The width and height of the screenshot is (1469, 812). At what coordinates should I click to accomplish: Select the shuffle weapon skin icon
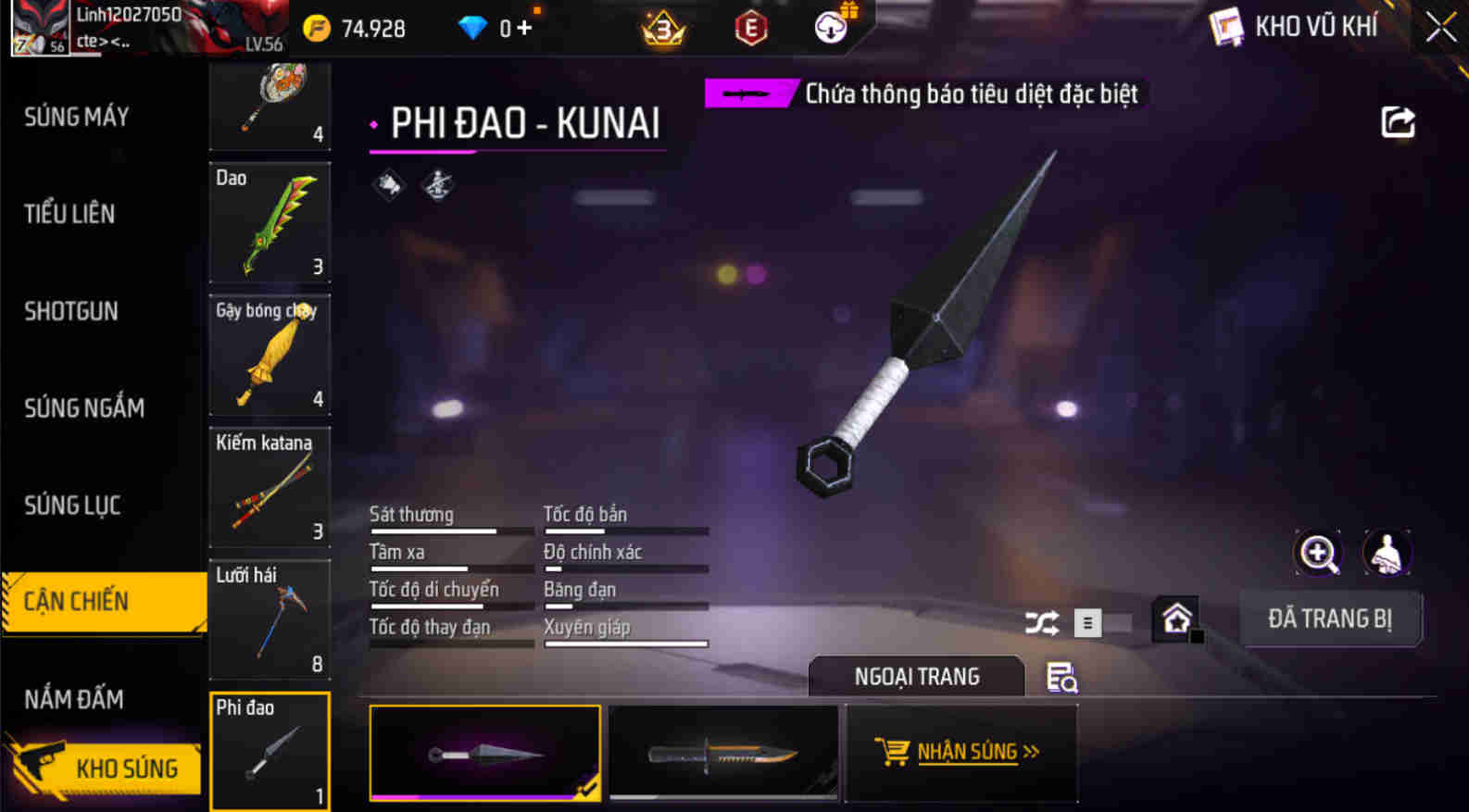tap(1044, 622)
